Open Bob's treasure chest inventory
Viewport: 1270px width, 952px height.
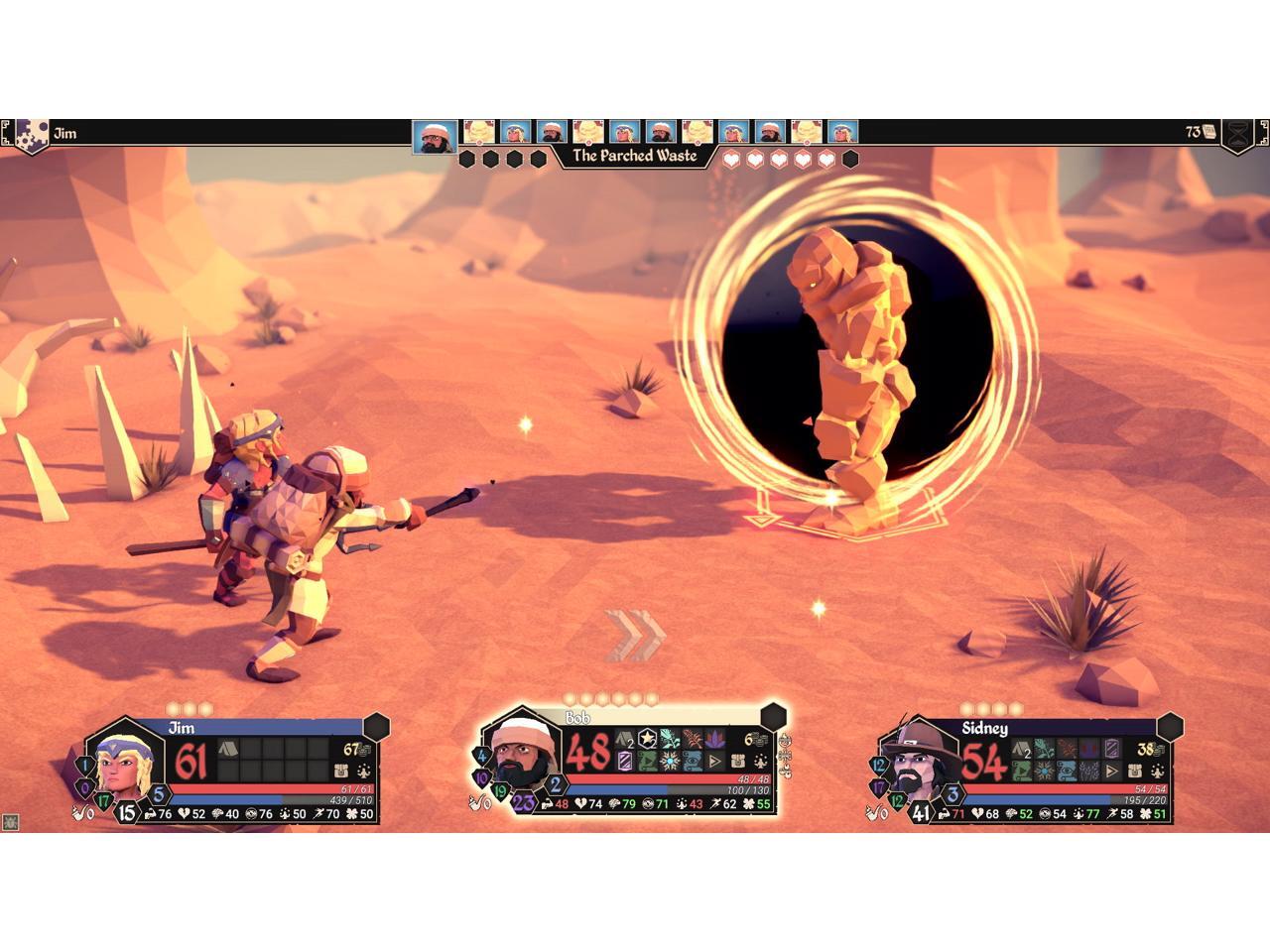tap(738, 762)
